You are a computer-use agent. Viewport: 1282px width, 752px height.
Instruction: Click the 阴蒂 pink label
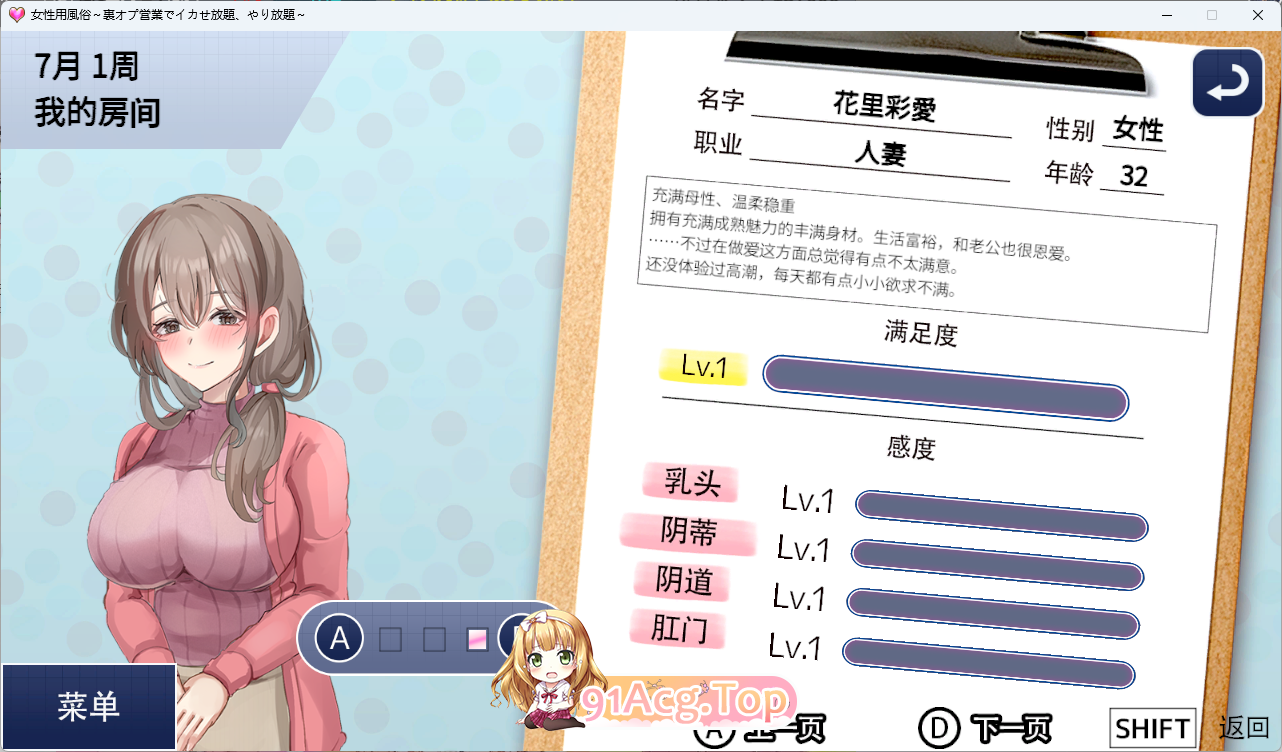[688, 533]
